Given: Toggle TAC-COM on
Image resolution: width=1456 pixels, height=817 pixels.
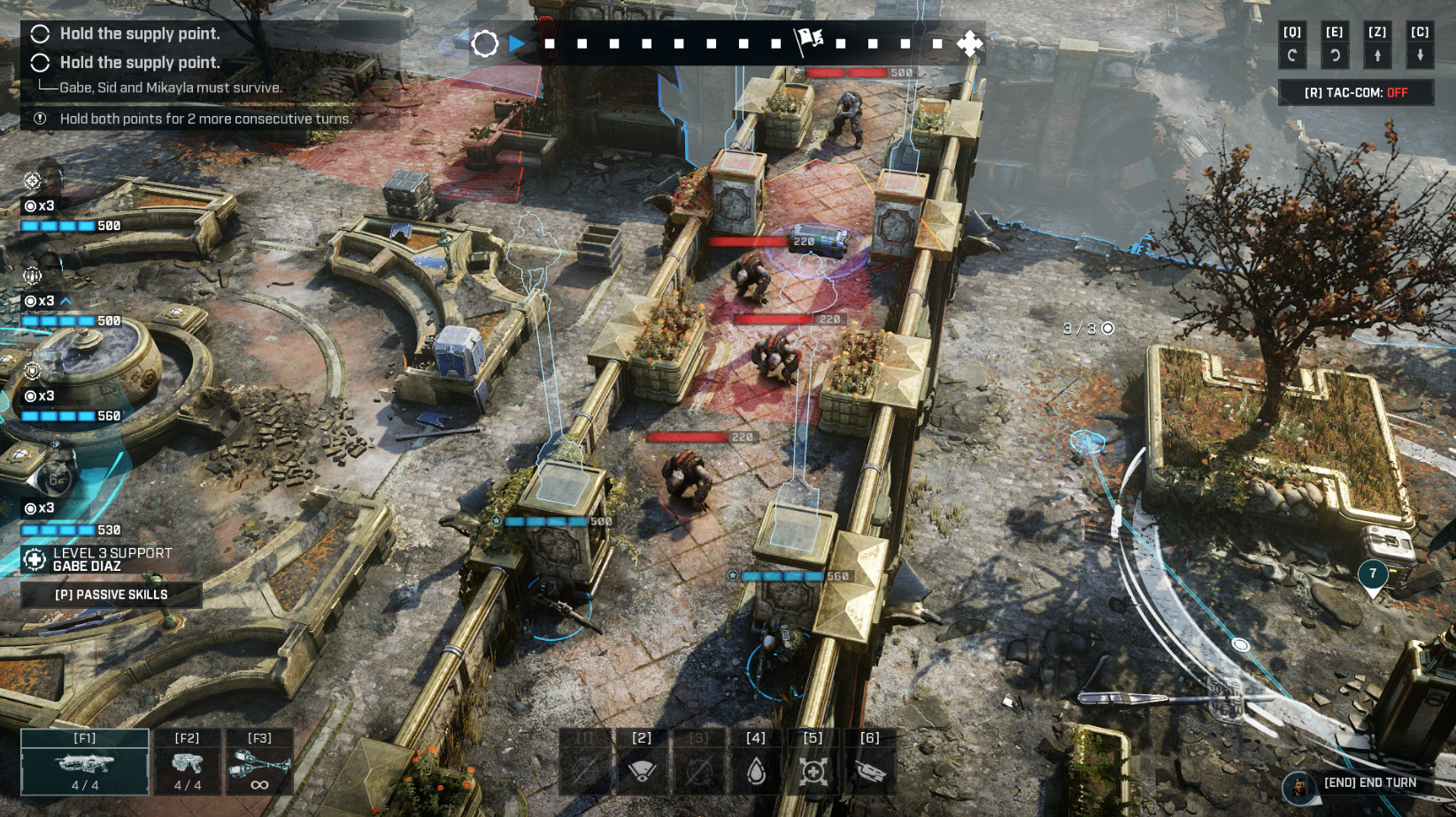Looking at the screenshot, I should coord(1355,93).
